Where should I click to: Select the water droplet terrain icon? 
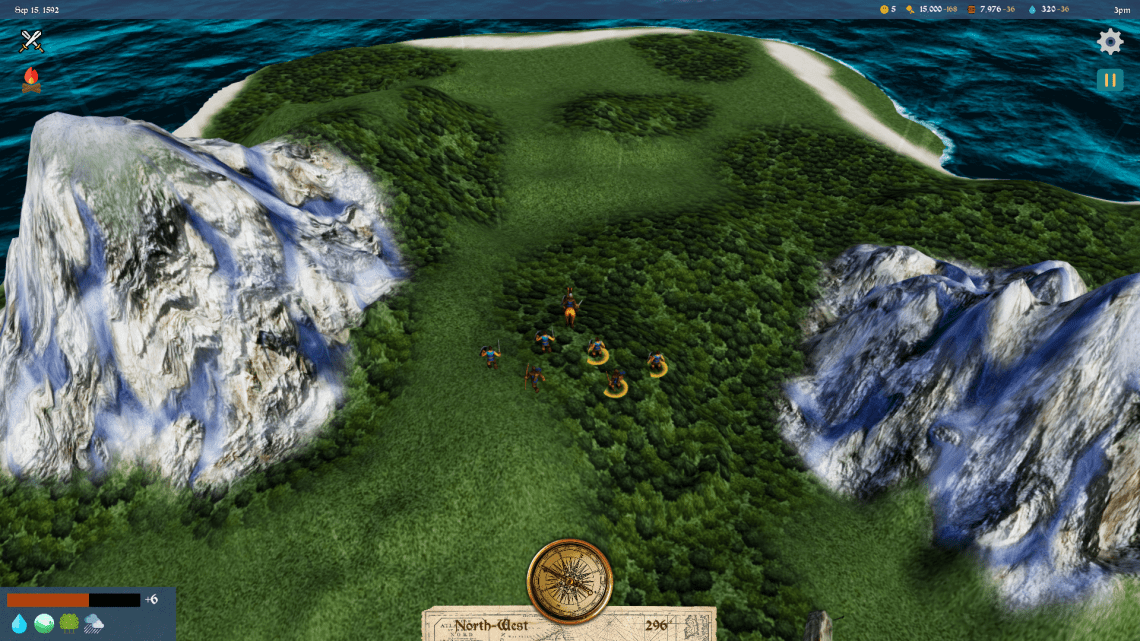point(18,624)
